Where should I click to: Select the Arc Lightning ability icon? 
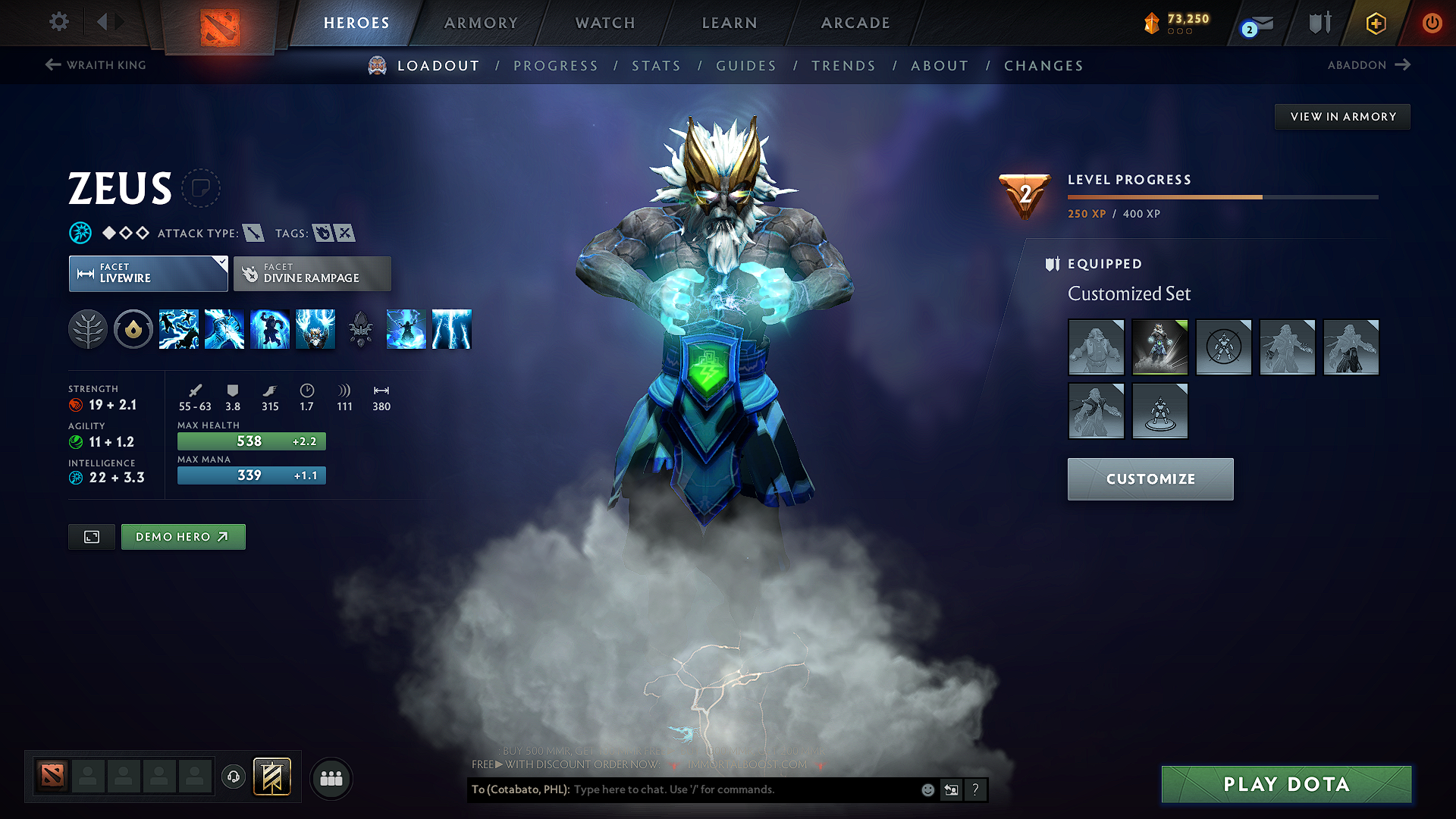(179, 329)
